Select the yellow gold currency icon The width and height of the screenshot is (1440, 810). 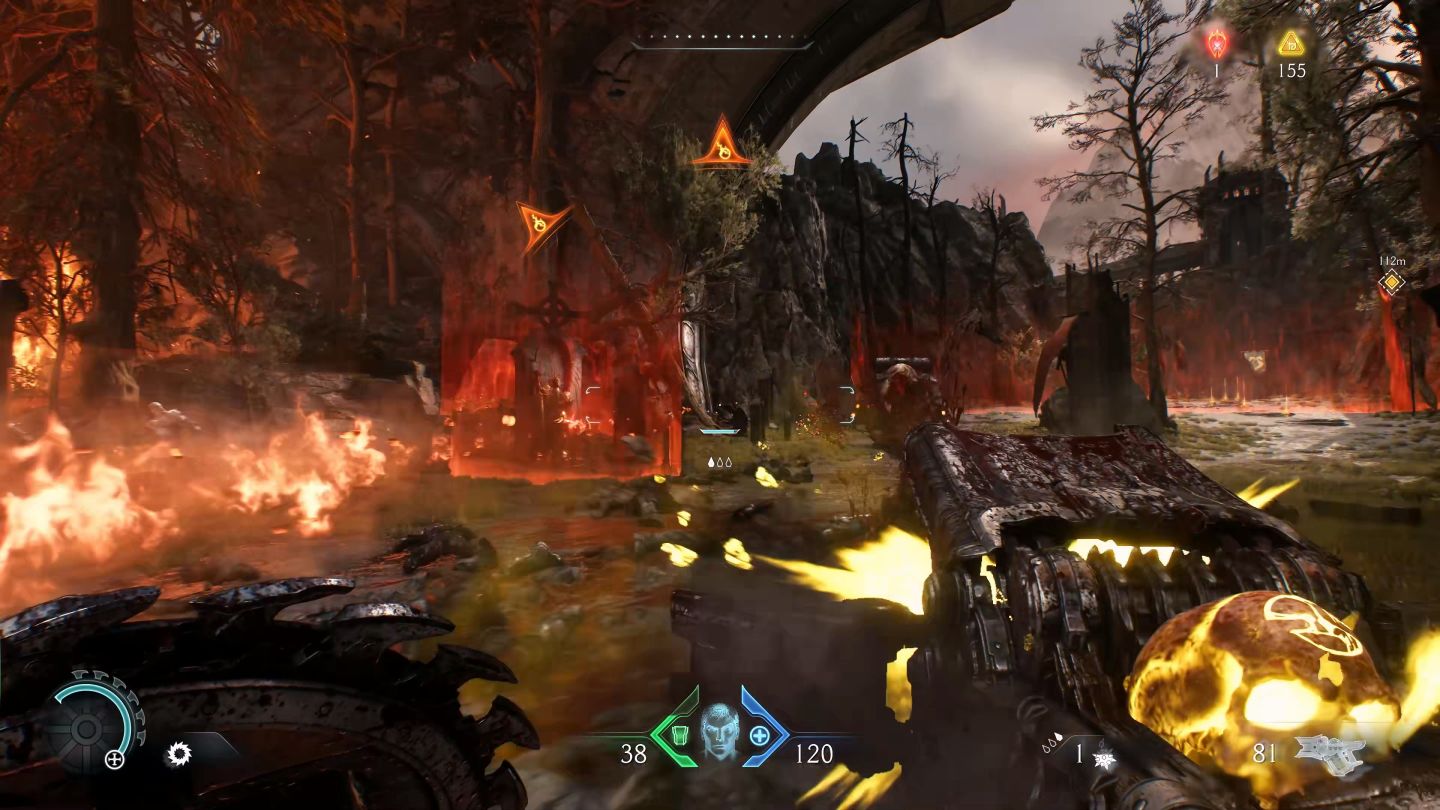tap(1291, 43)
